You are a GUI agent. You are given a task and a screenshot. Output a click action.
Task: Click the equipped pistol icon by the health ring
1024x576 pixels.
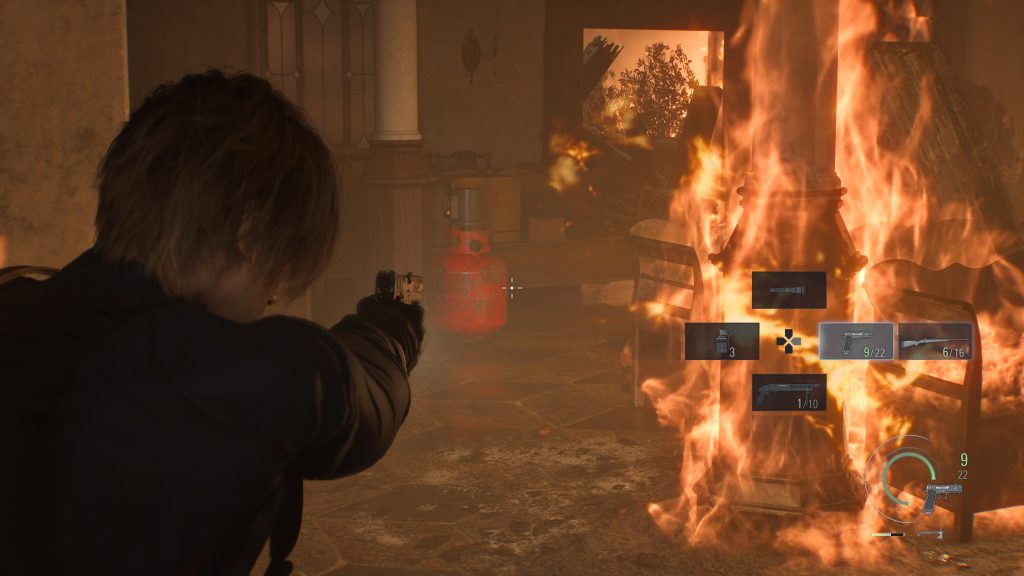pyautogui.click(x=943, y=497)
